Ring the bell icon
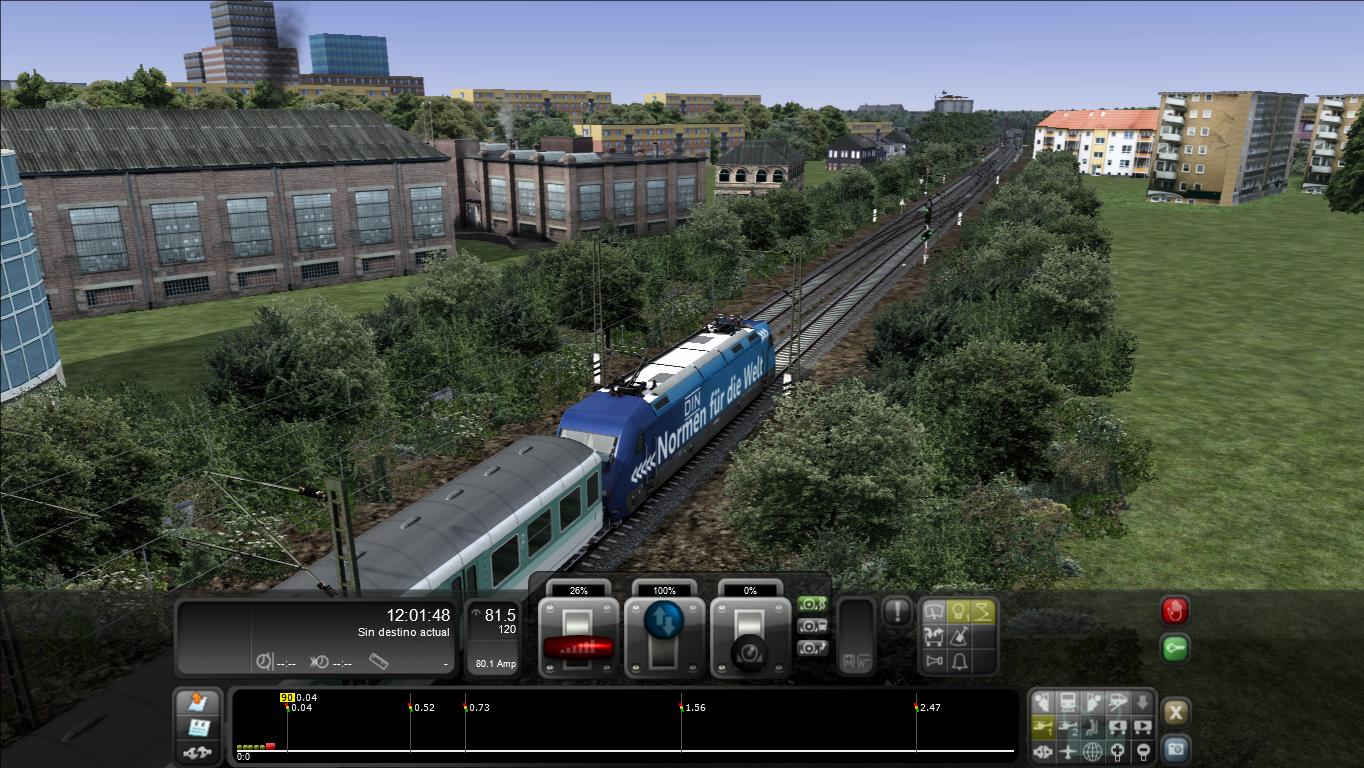Viewport: 1364px width, 768px height. (959, 661)
